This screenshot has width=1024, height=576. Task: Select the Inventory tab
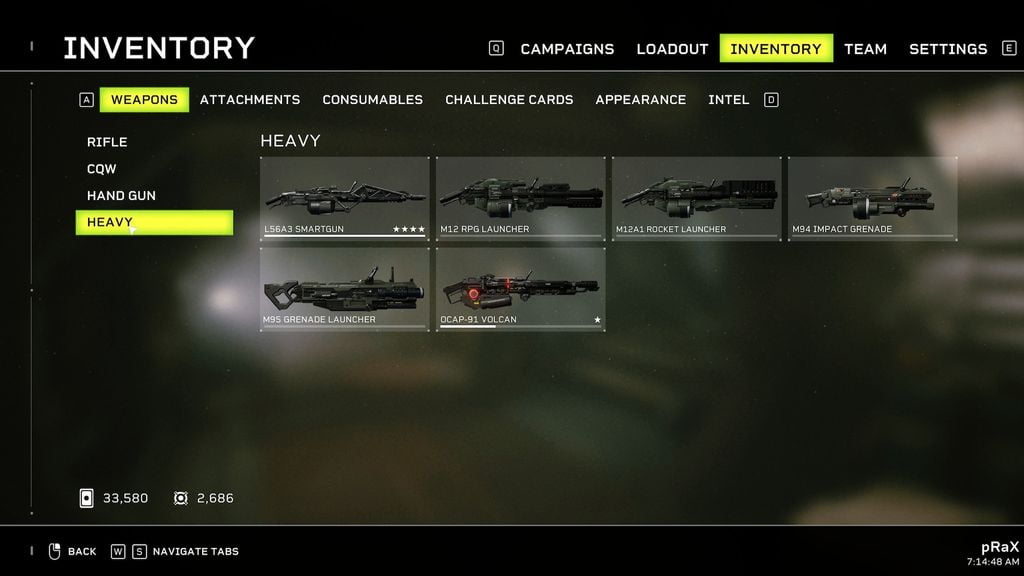point(776,49)
